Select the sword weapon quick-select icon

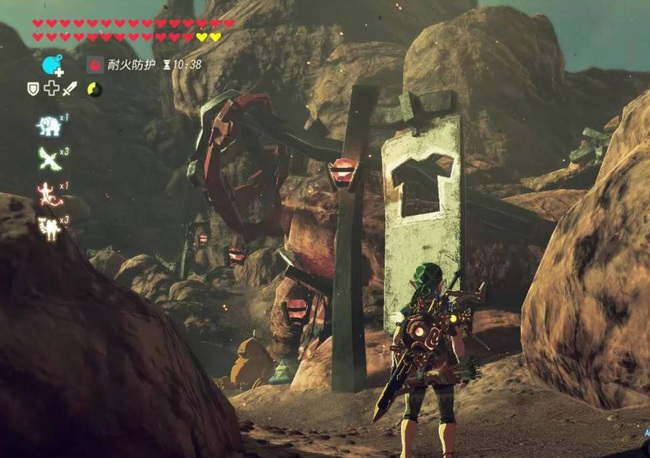tap(70, 89)
